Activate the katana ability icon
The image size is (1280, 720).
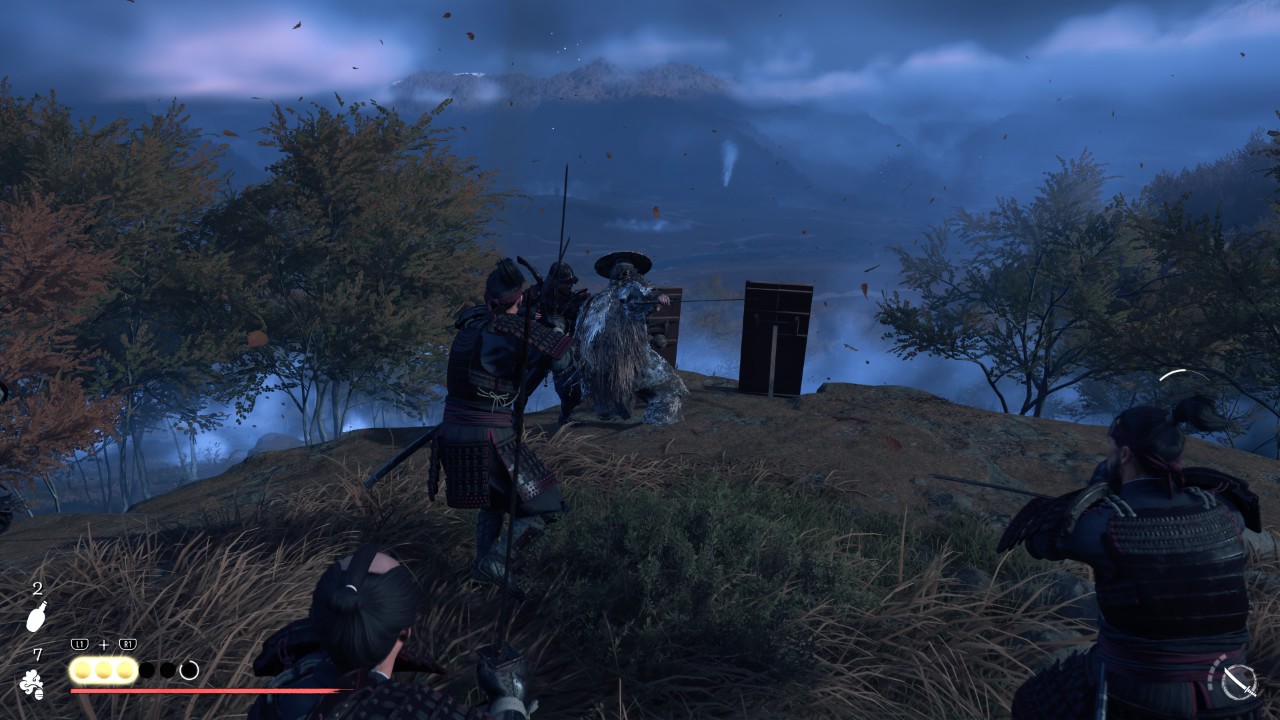click(x=1239, y=681)
